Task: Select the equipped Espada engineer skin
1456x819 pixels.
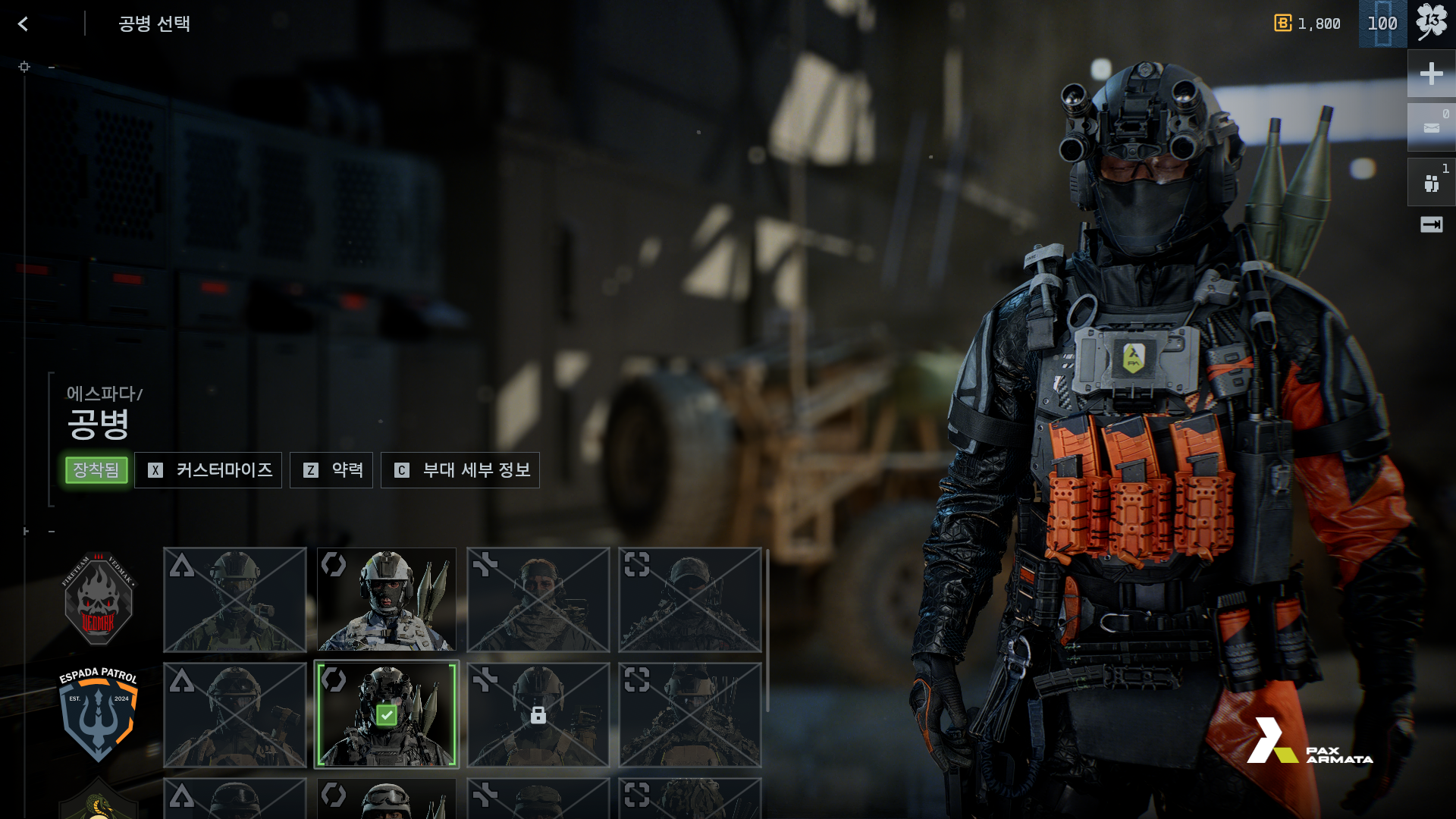Action: (387, 714)
